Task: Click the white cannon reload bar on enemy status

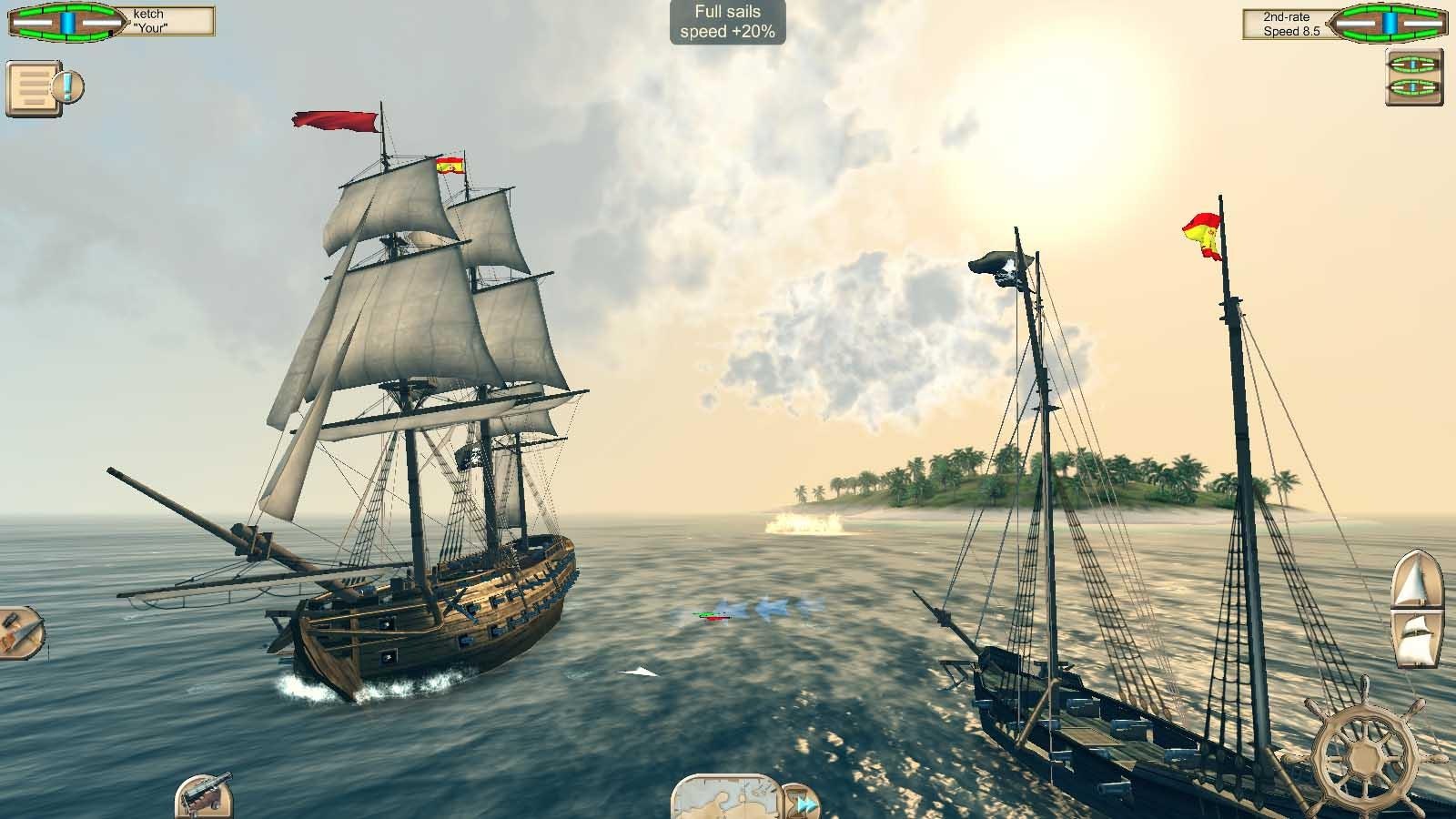Action: coord(1355,23)
